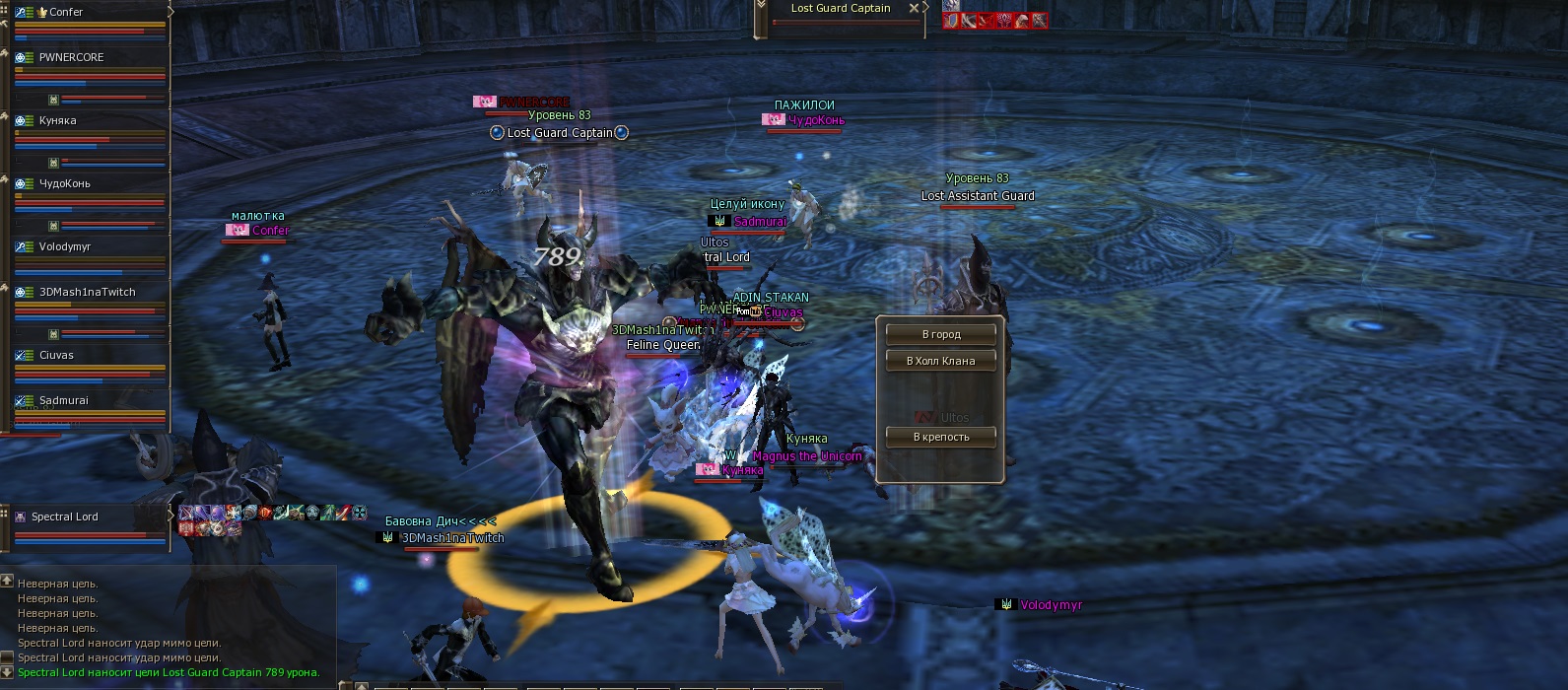Click the shield debuff icon on the target
Image resolution: width=1568 pixels, height=690 pixels.
pyautogui.click(x=952, y=21)
